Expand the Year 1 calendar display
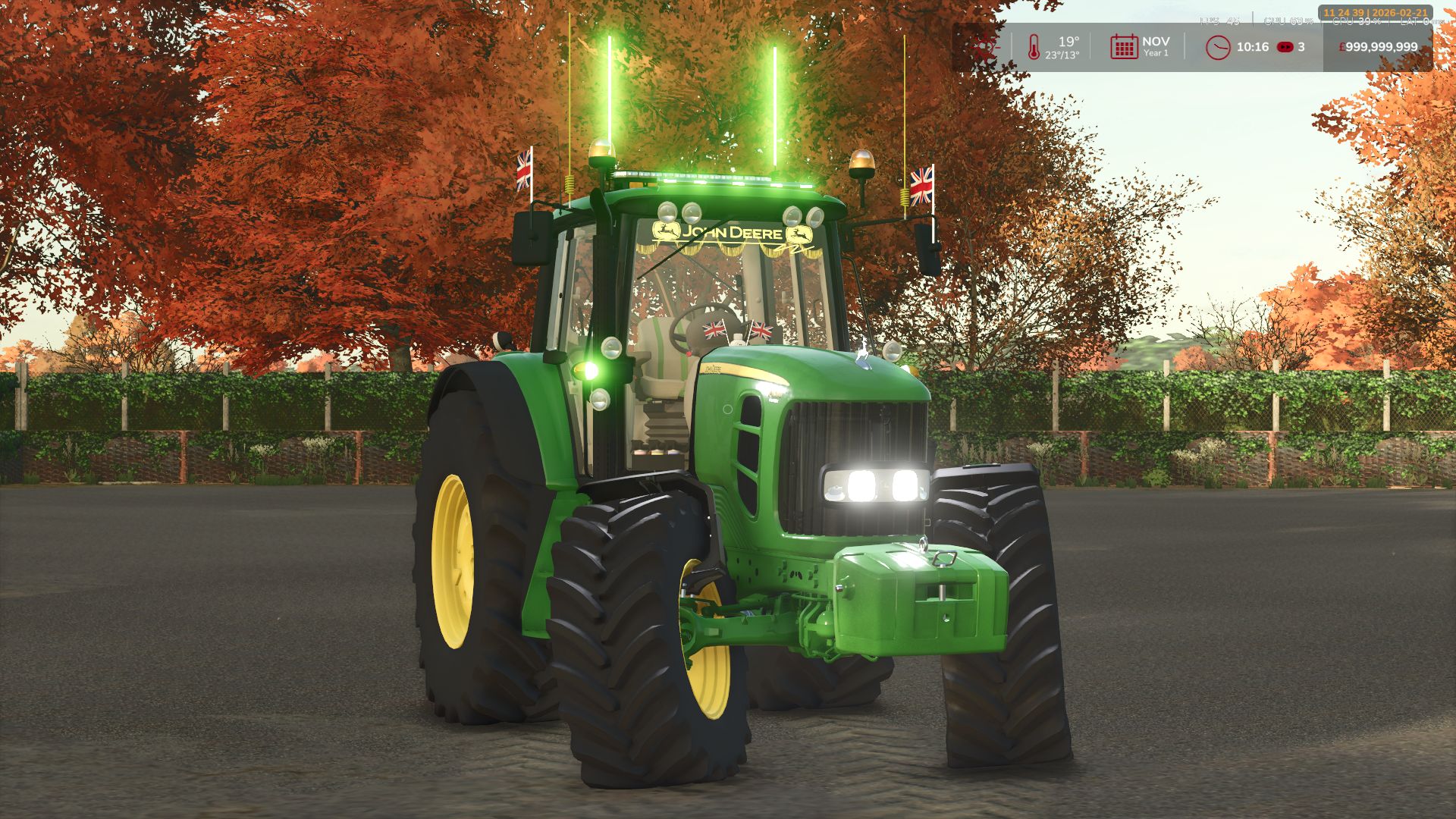1456x819 pixels. [x=1157, y=53]
